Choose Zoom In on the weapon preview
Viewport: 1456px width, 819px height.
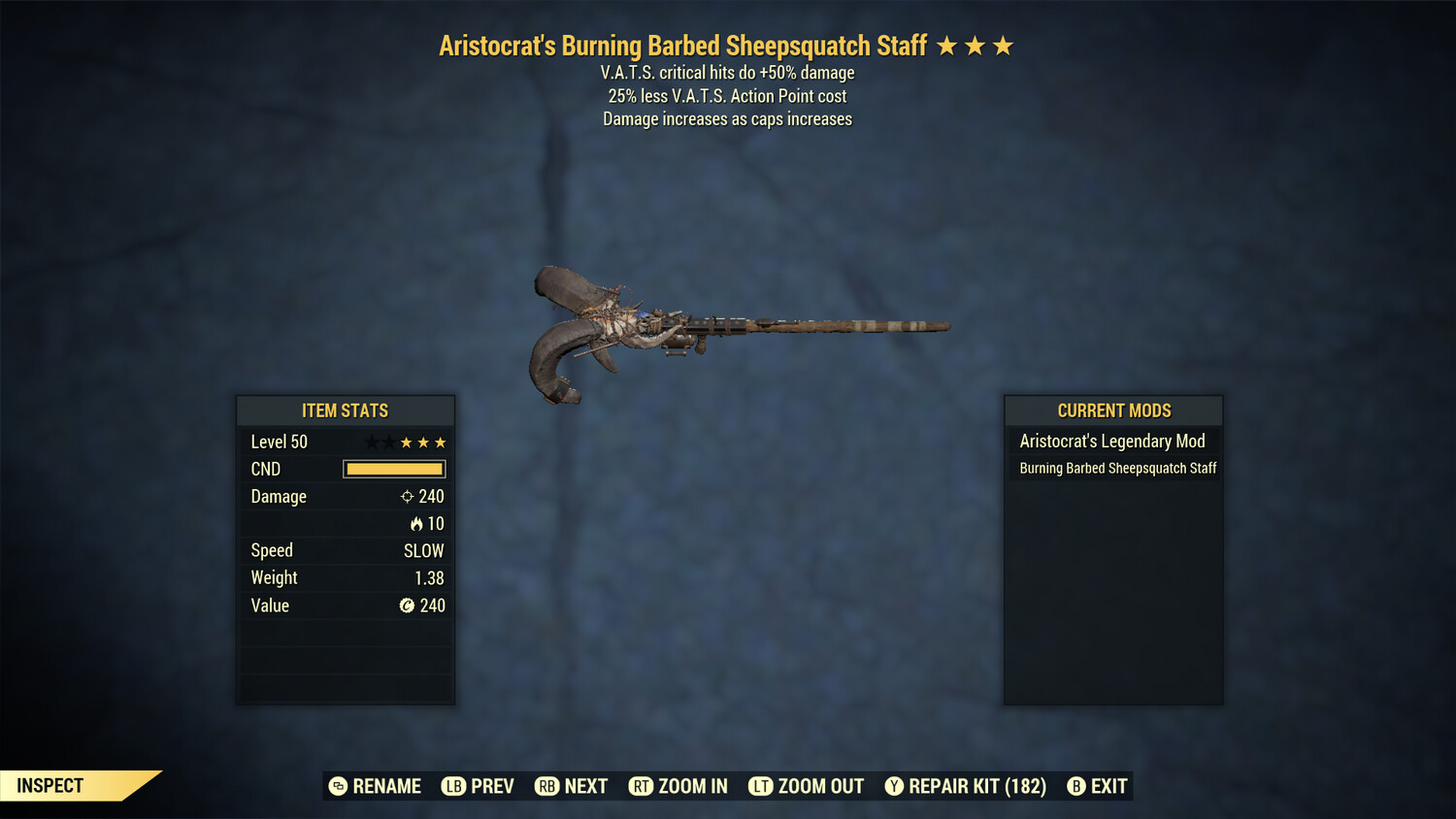tap(678, 786)
